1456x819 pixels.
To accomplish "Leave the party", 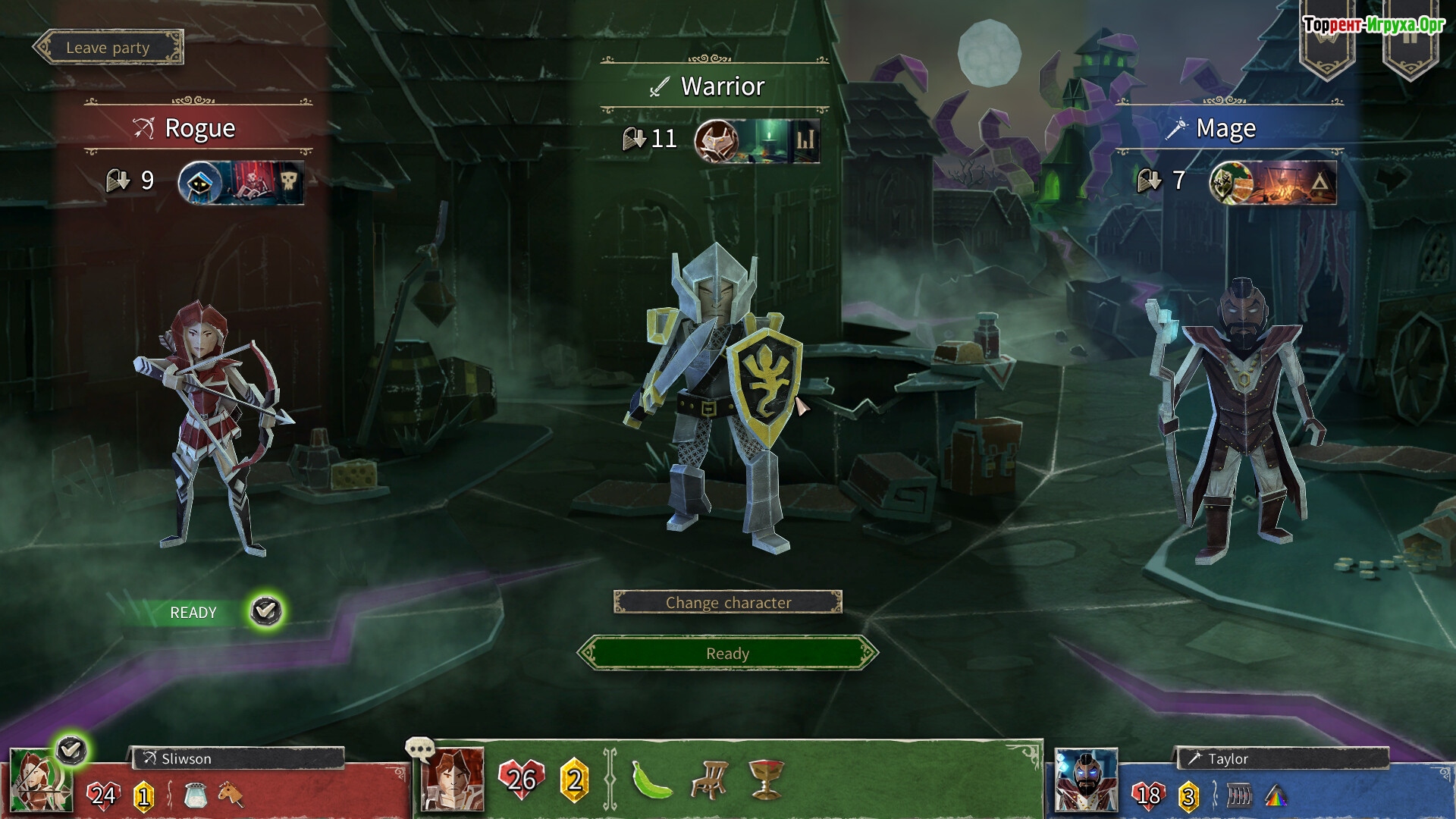I will point(108,48).
